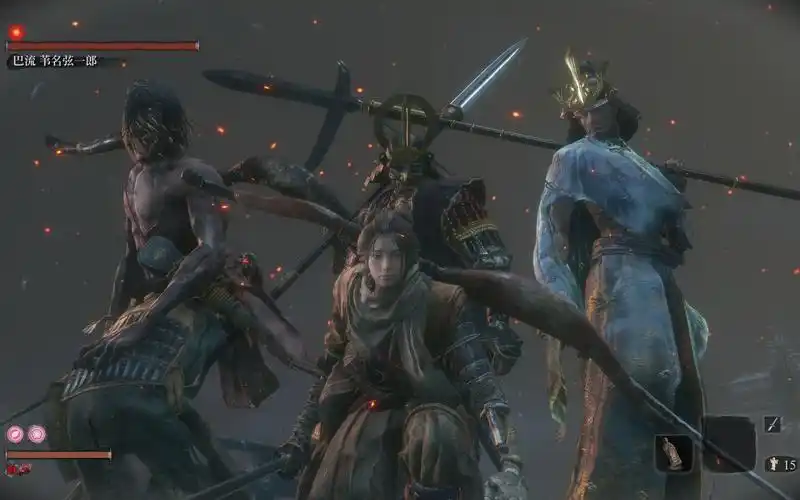800x500 pixels.
Task: Click the white spirit emblem icon
Action: click(x=773, y=463)
